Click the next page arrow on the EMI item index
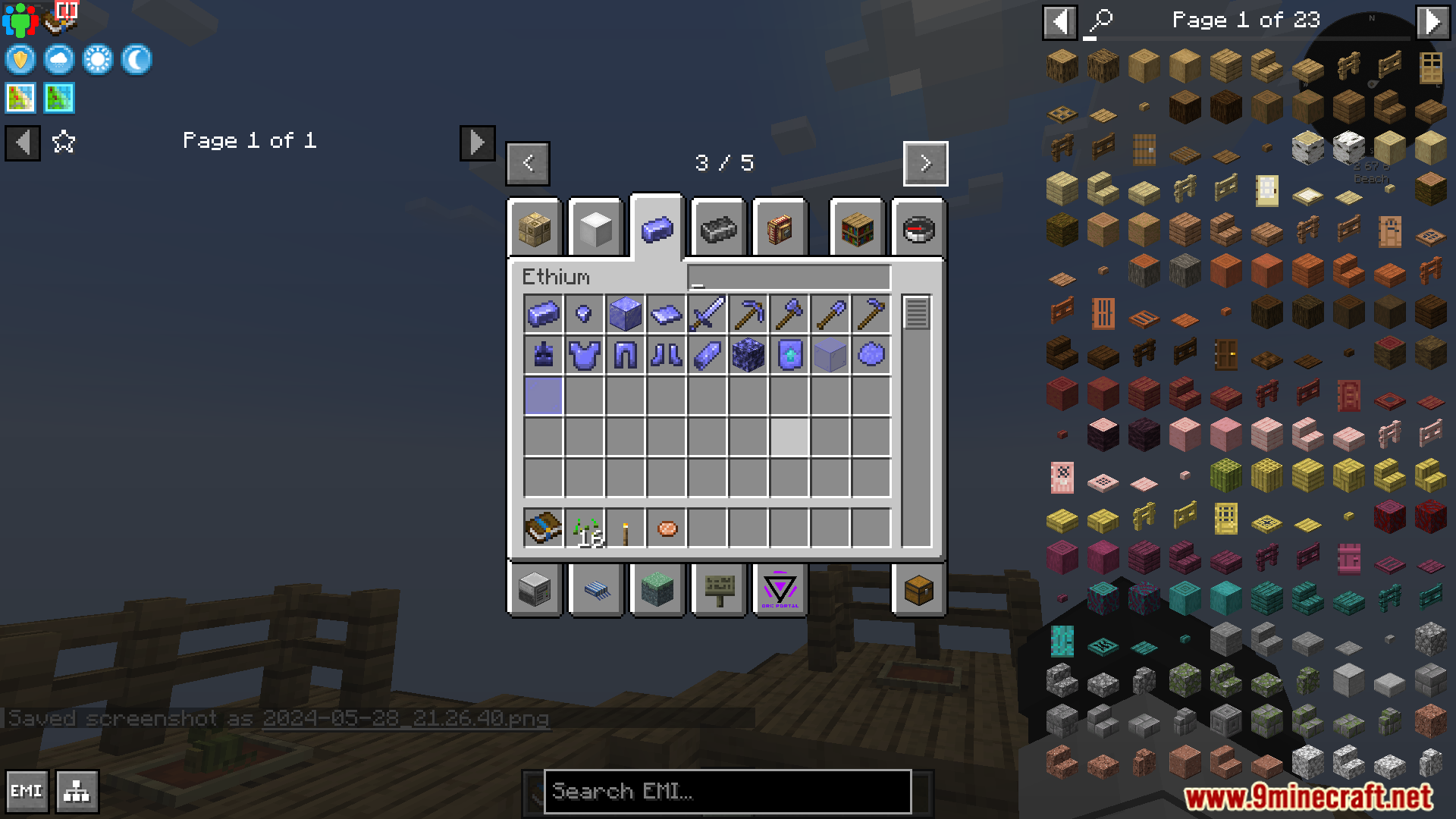Screen dimensions: 1456x819 pyautogui.click(x=1433, y=20)
